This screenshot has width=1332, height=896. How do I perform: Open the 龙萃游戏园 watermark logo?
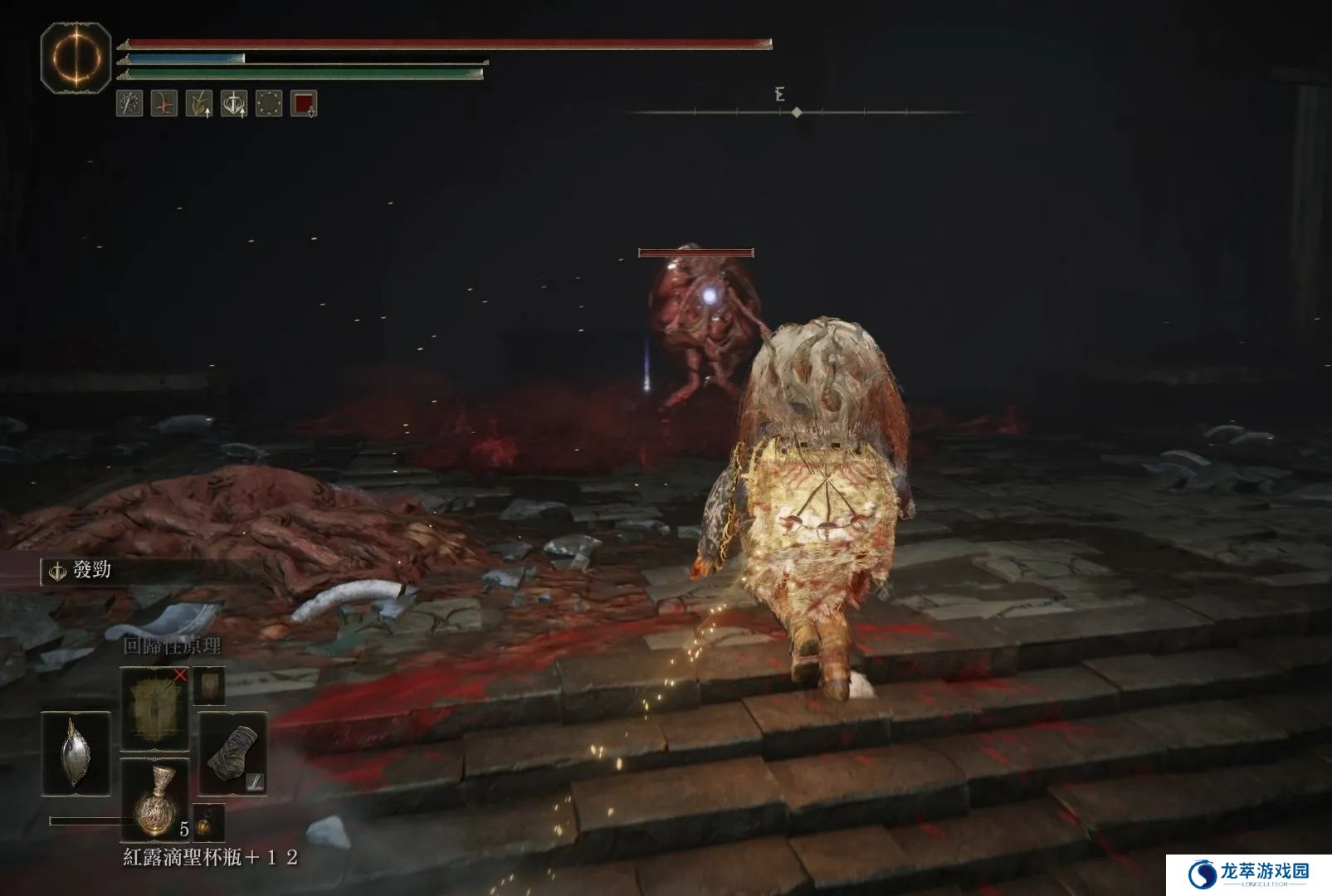1248,874
